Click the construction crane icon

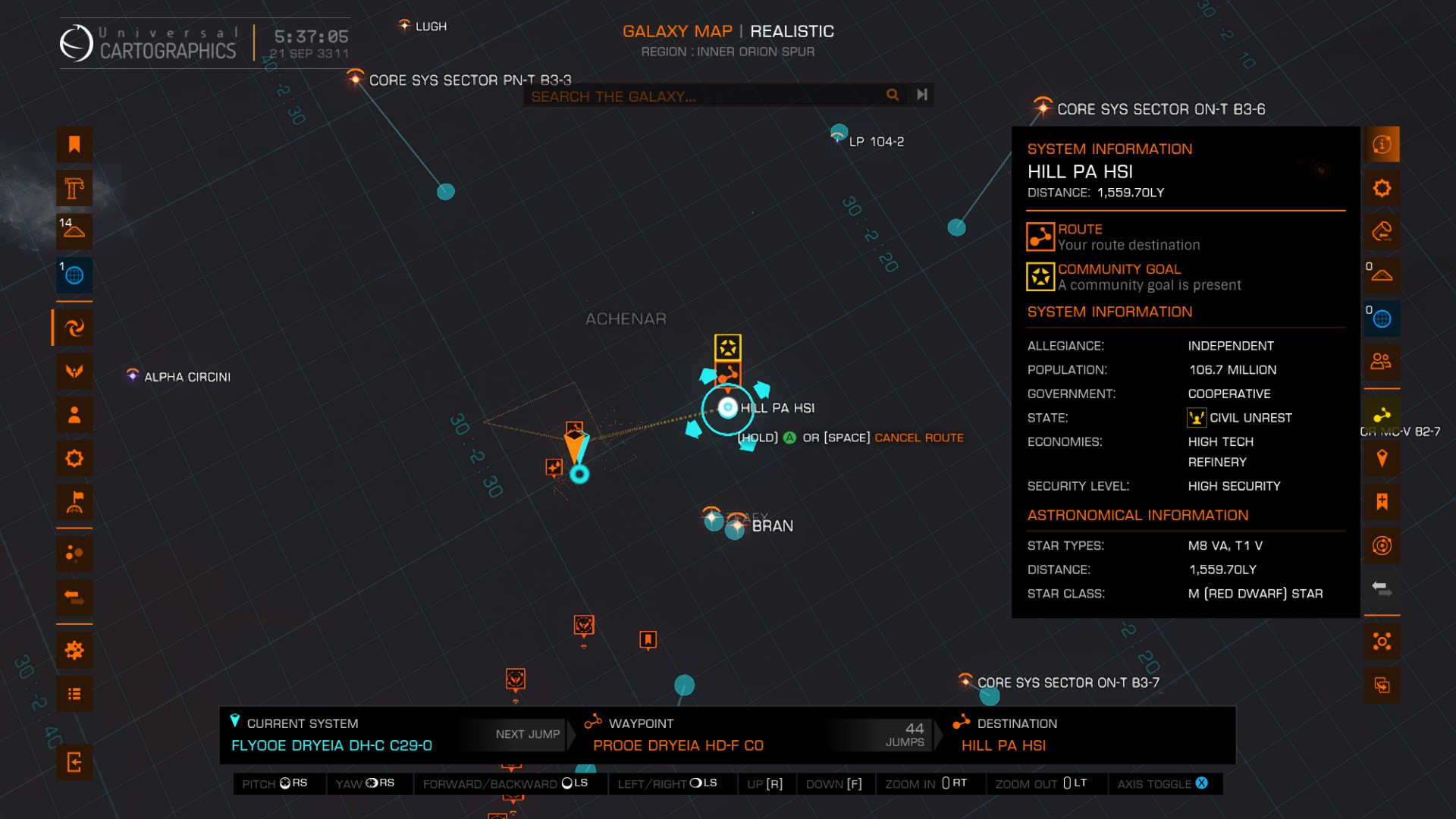74,188
